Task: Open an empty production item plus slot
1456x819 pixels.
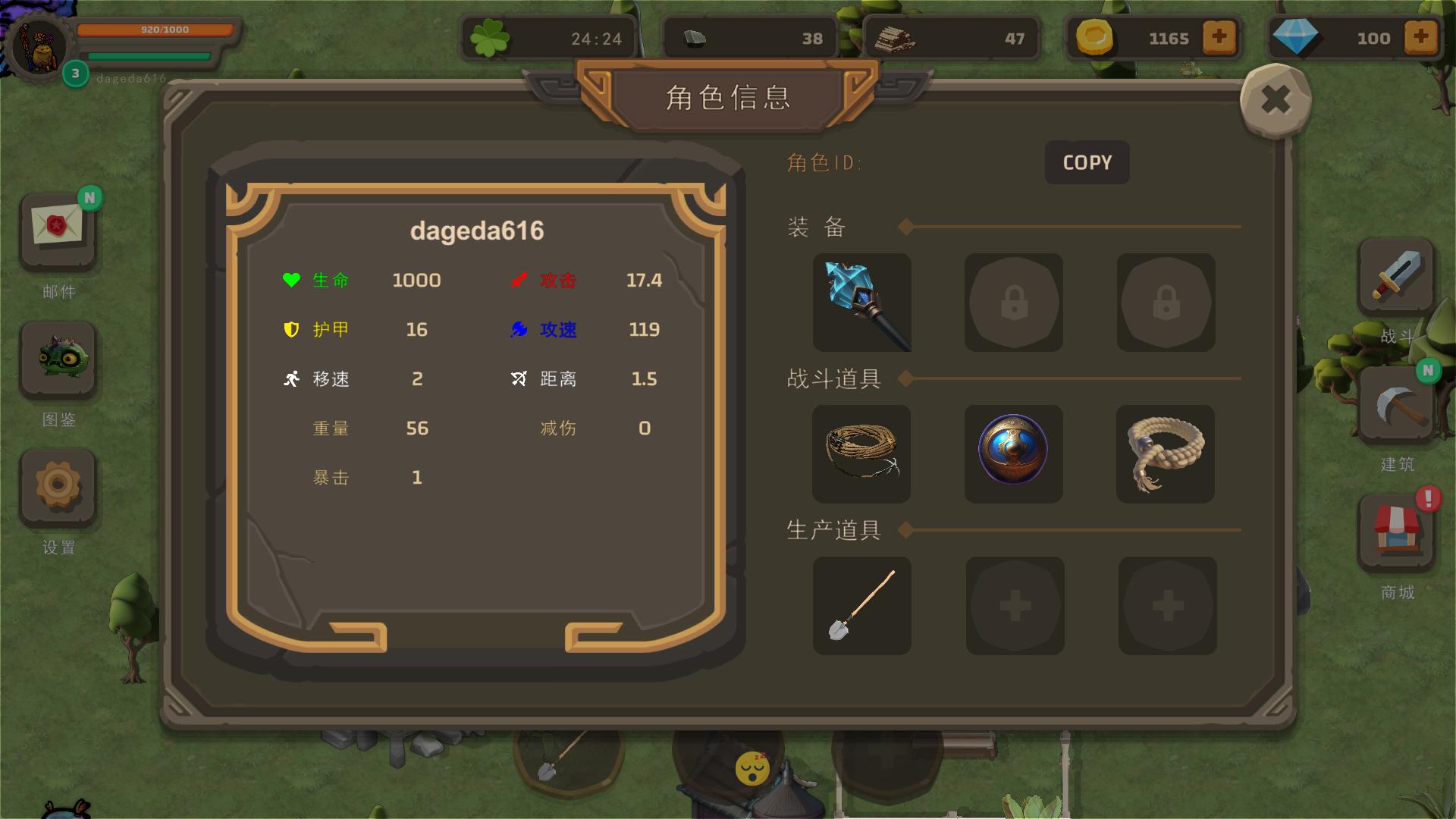Action: 1013,605
